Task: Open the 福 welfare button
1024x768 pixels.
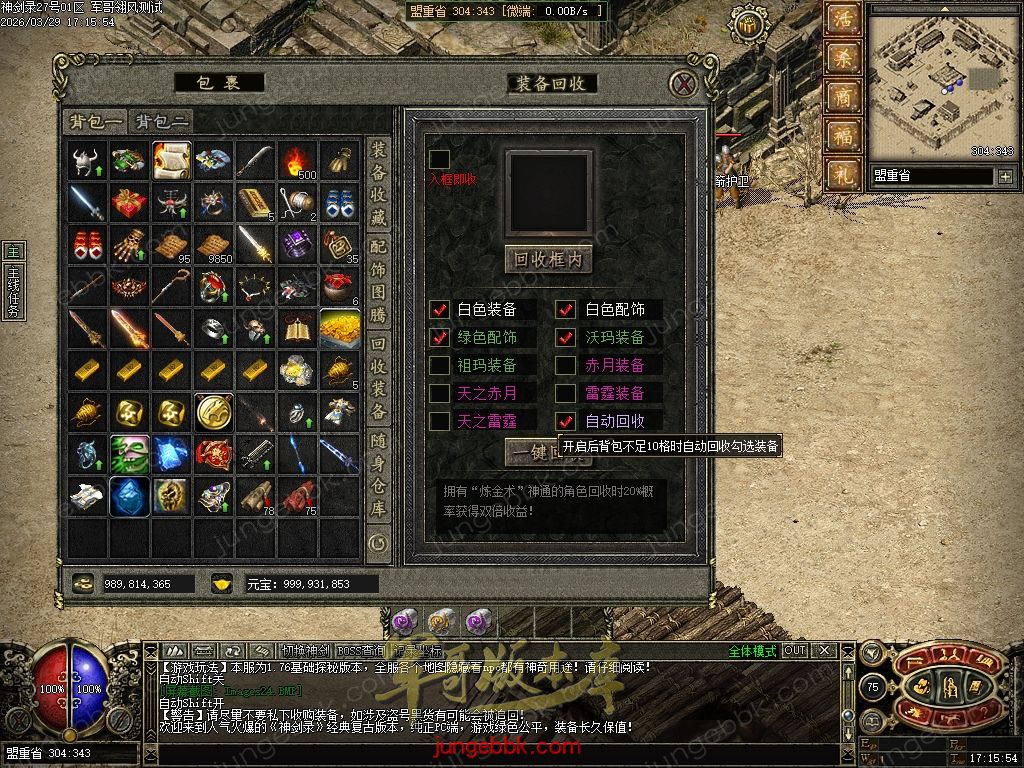Action: tap(843, 135)
